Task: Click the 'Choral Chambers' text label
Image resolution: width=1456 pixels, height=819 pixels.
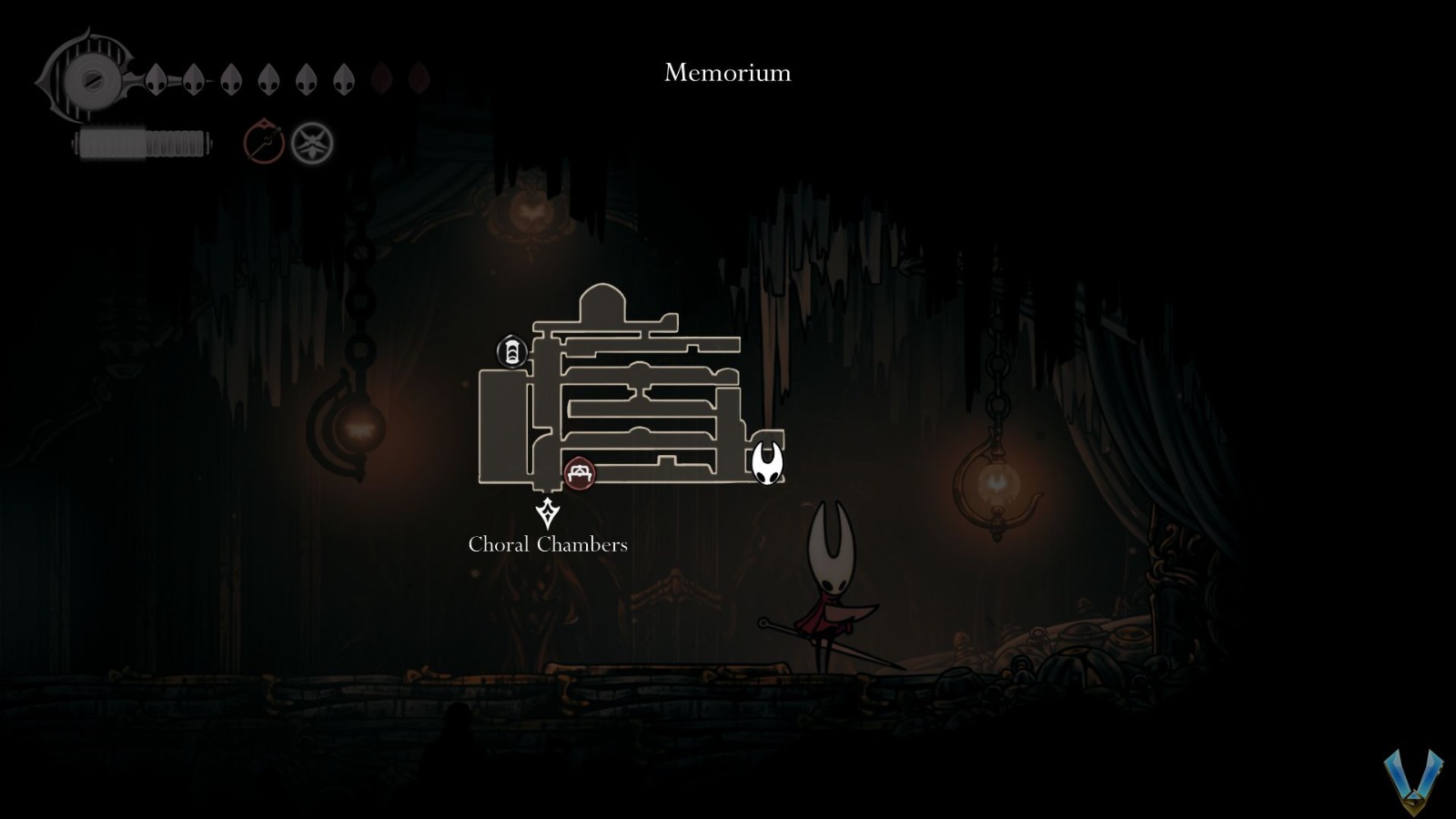Action: point(547,545)
